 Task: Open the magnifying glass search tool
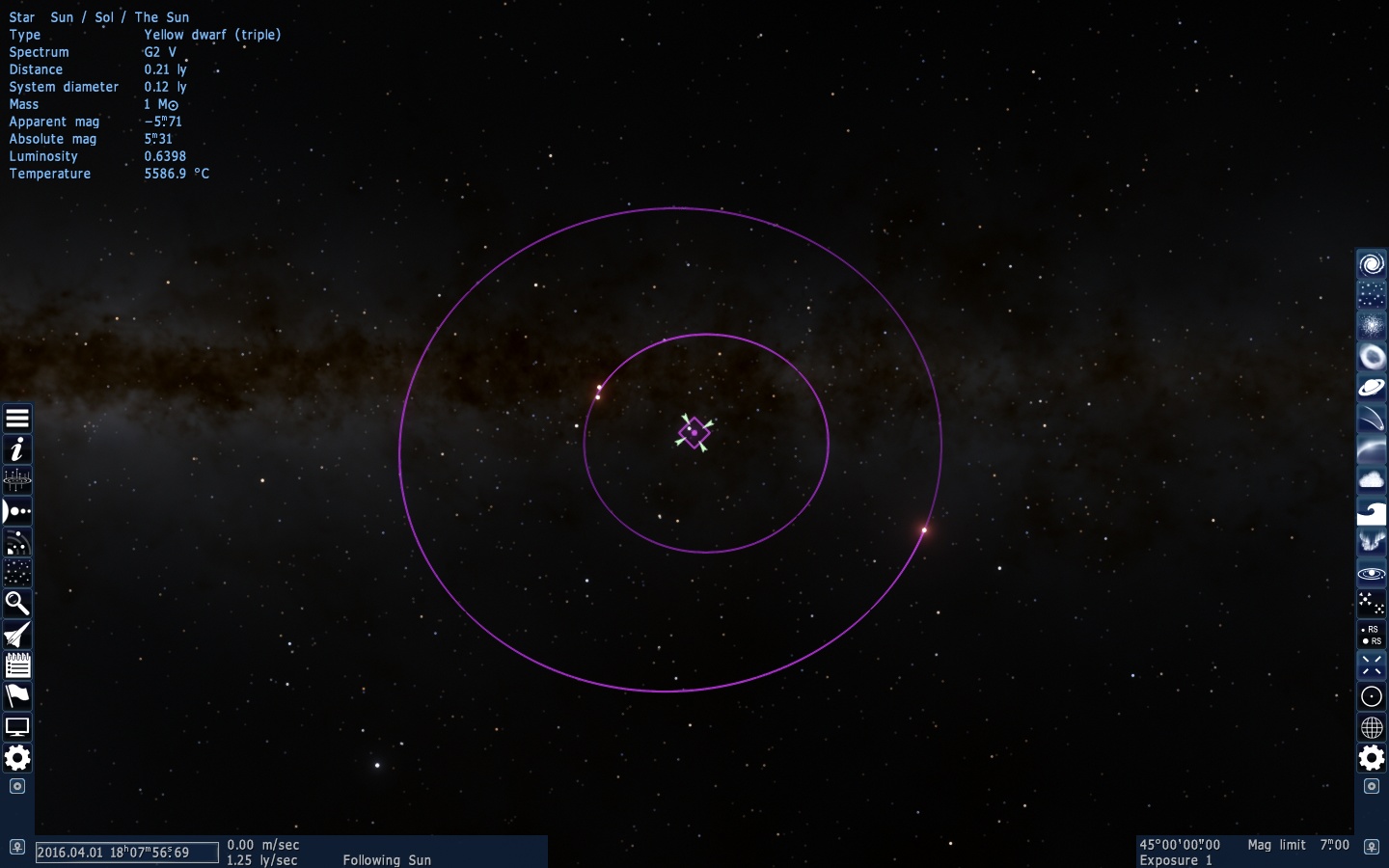(17, 604)
